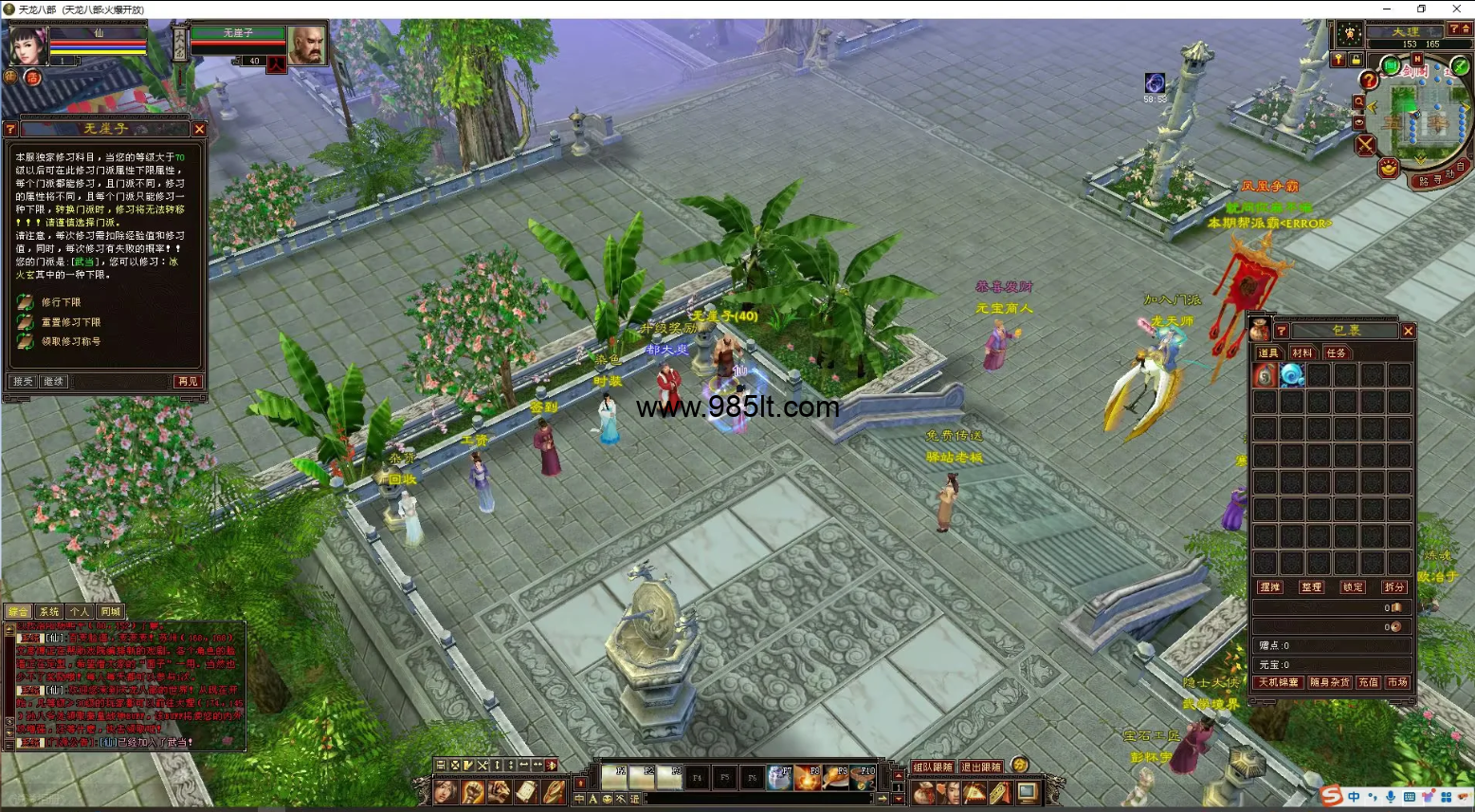
Task: Activate the 组队跟随 team follow button
Action: click(932, 767)
